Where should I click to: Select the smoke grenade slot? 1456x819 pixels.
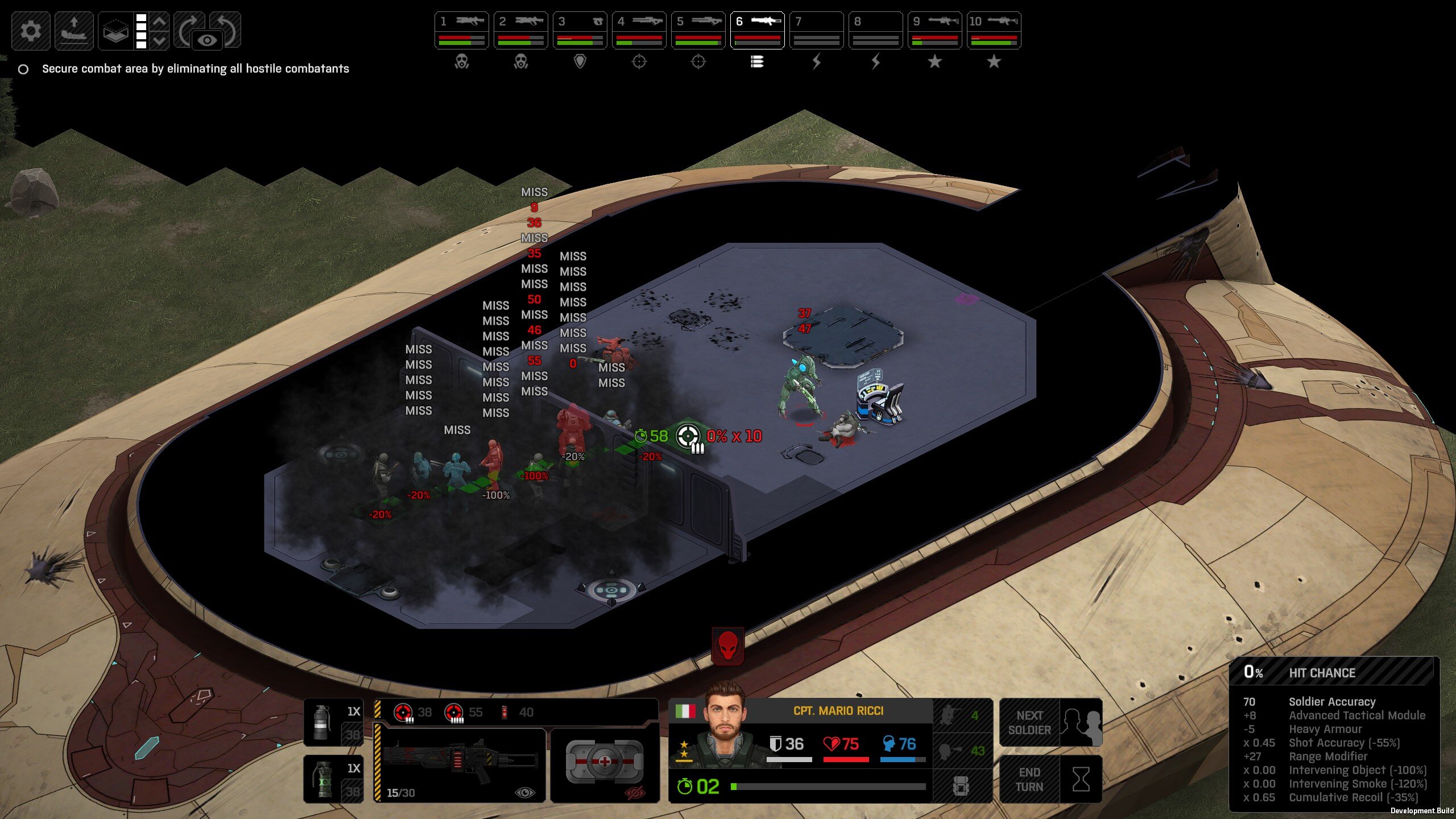tap(333, 722)
